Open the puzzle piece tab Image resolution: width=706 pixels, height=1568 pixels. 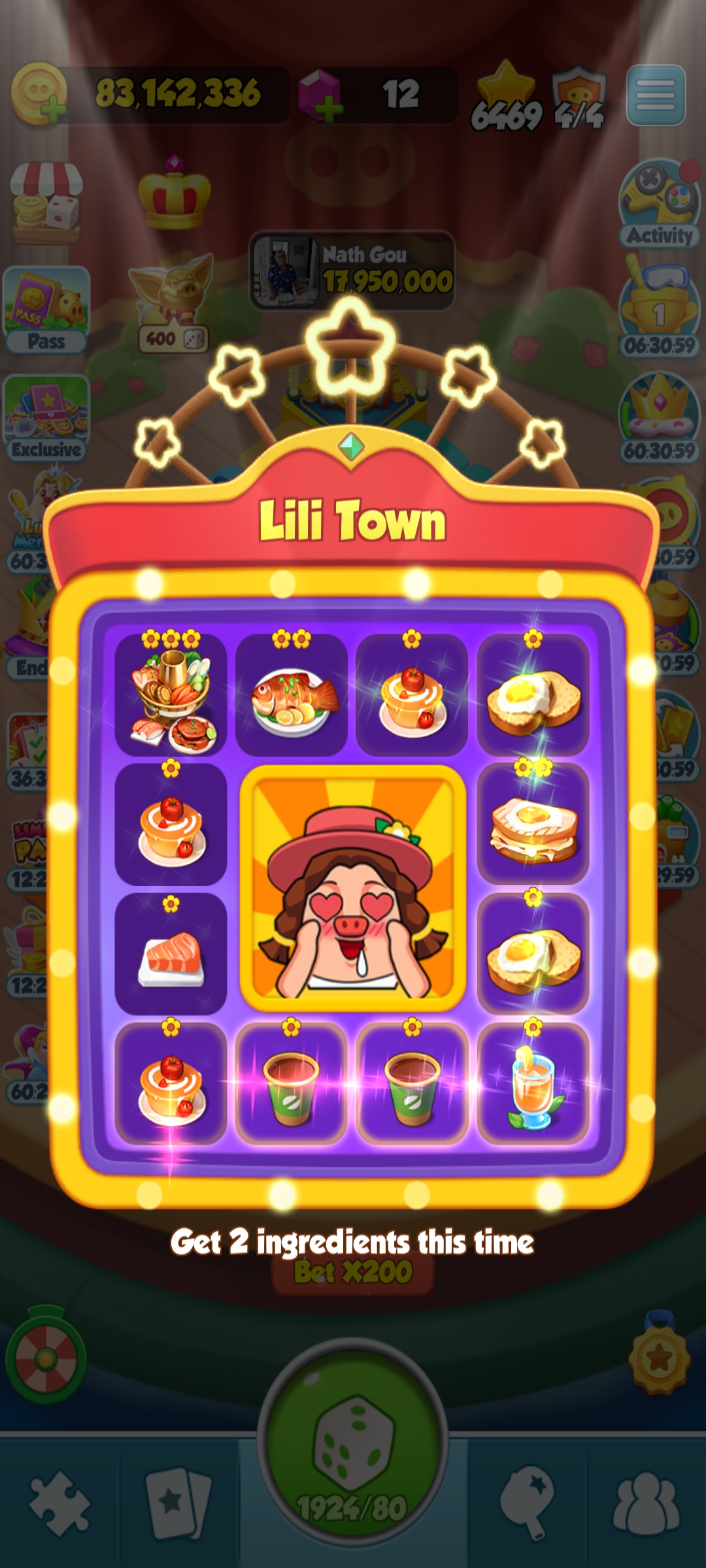(60, 1503)
